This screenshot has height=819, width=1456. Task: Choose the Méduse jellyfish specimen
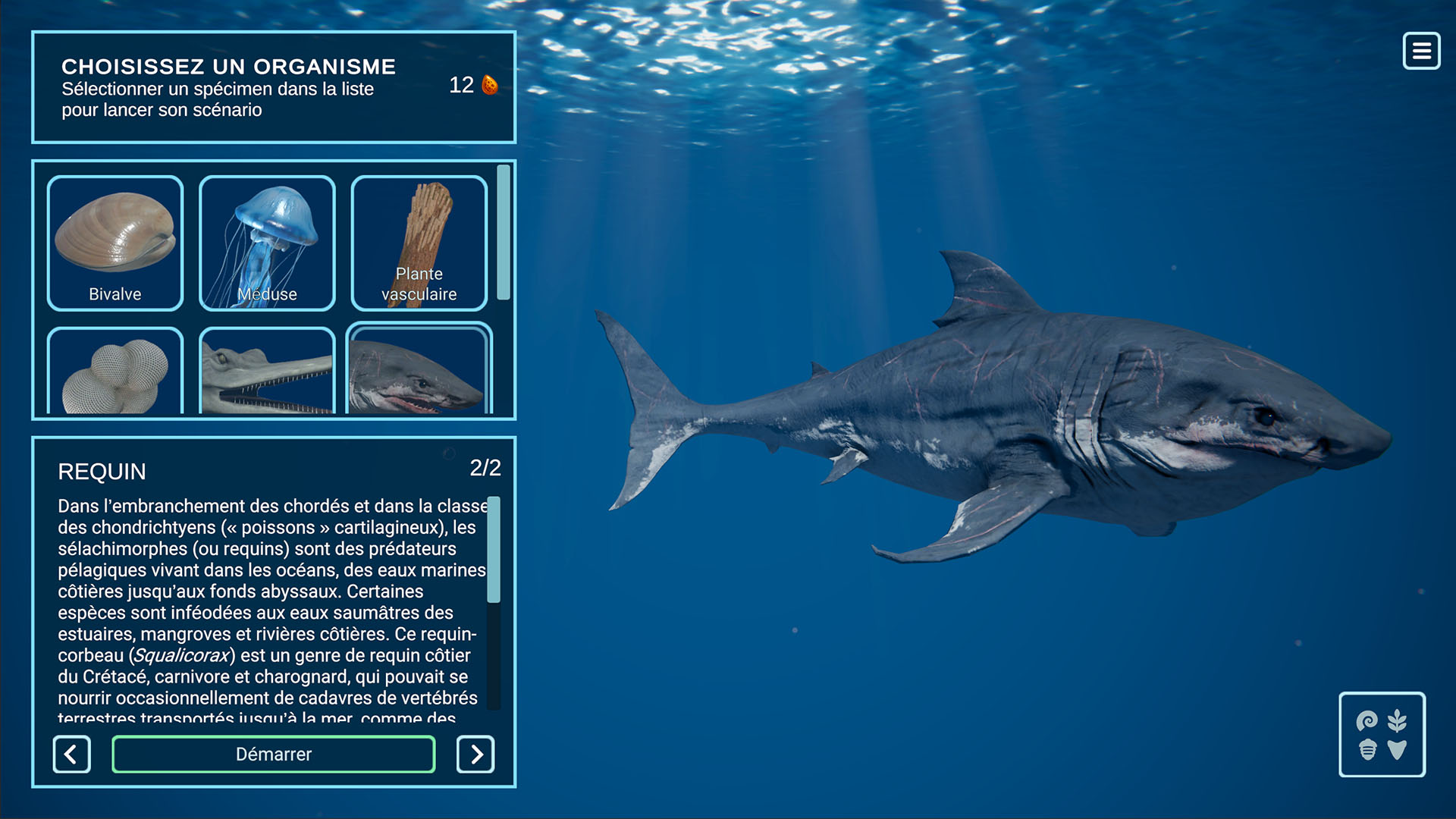pyautogui.click(x=267, y=243)
